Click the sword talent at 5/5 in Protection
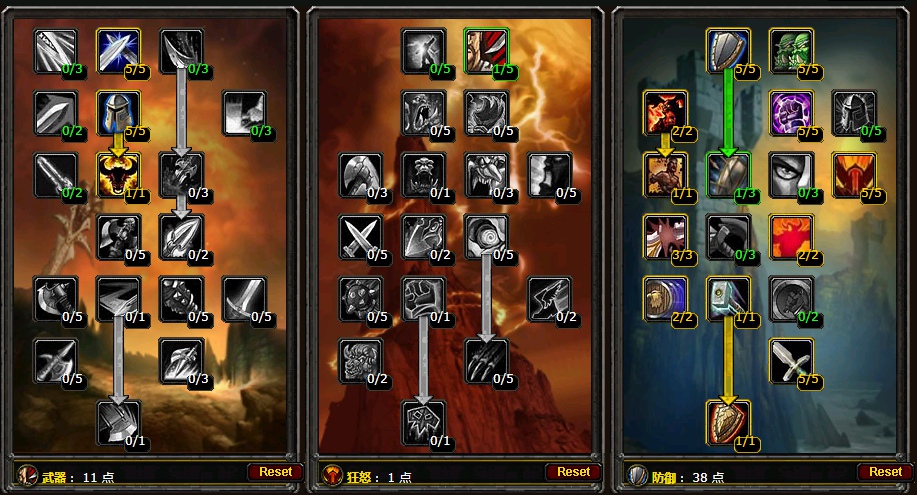 pos(790,361)
